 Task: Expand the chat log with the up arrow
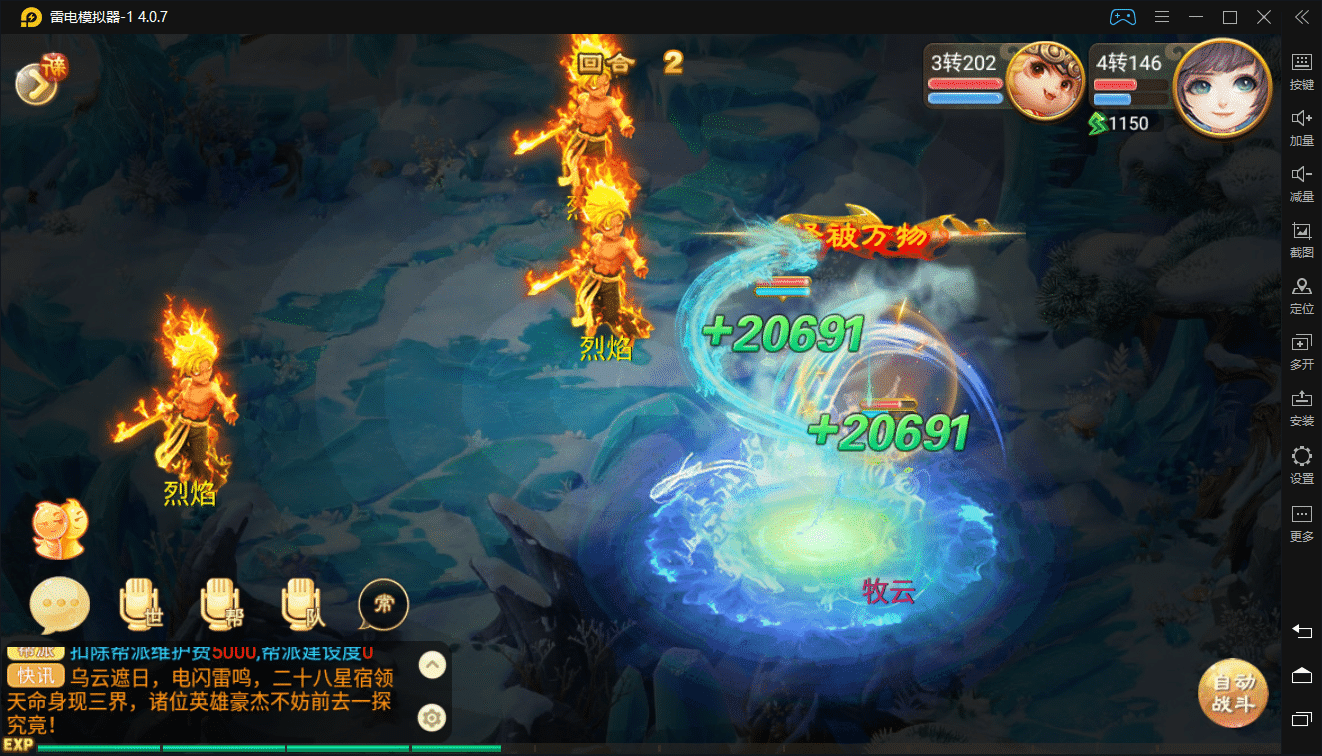pos(431,665)
